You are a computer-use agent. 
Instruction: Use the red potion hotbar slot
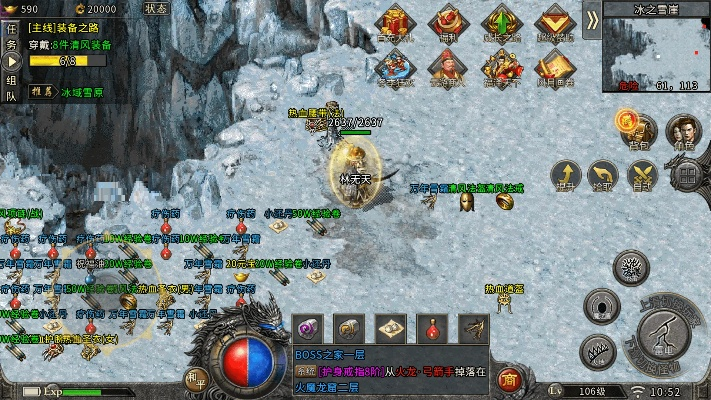click(432, 327)
